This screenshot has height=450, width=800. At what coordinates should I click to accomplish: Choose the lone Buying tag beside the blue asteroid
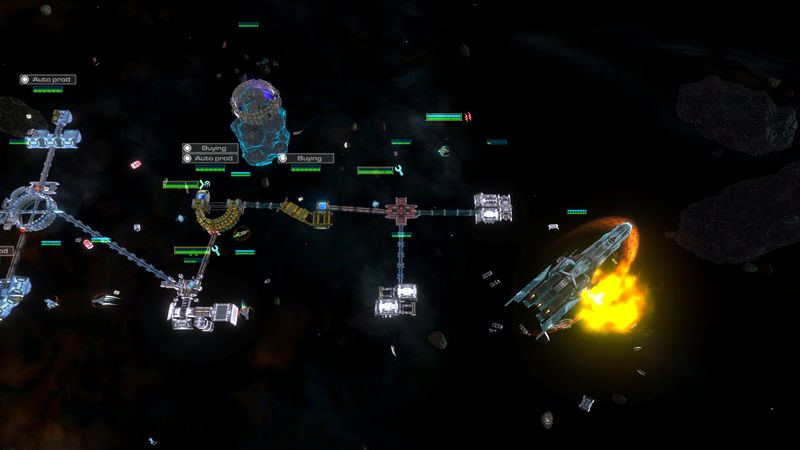click(x=305, y=158)
